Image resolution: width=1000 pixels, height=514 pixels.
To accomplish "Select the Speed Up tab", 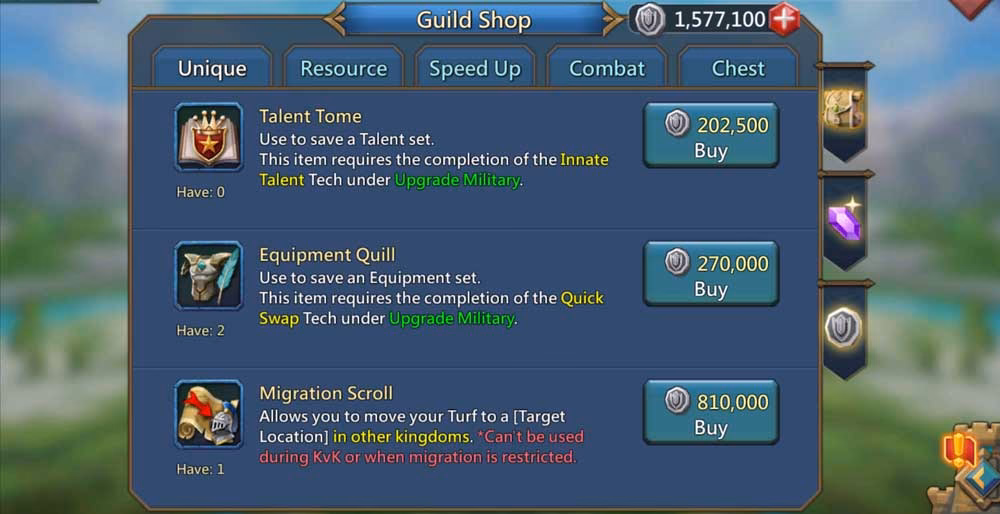I will pos(475,68).
